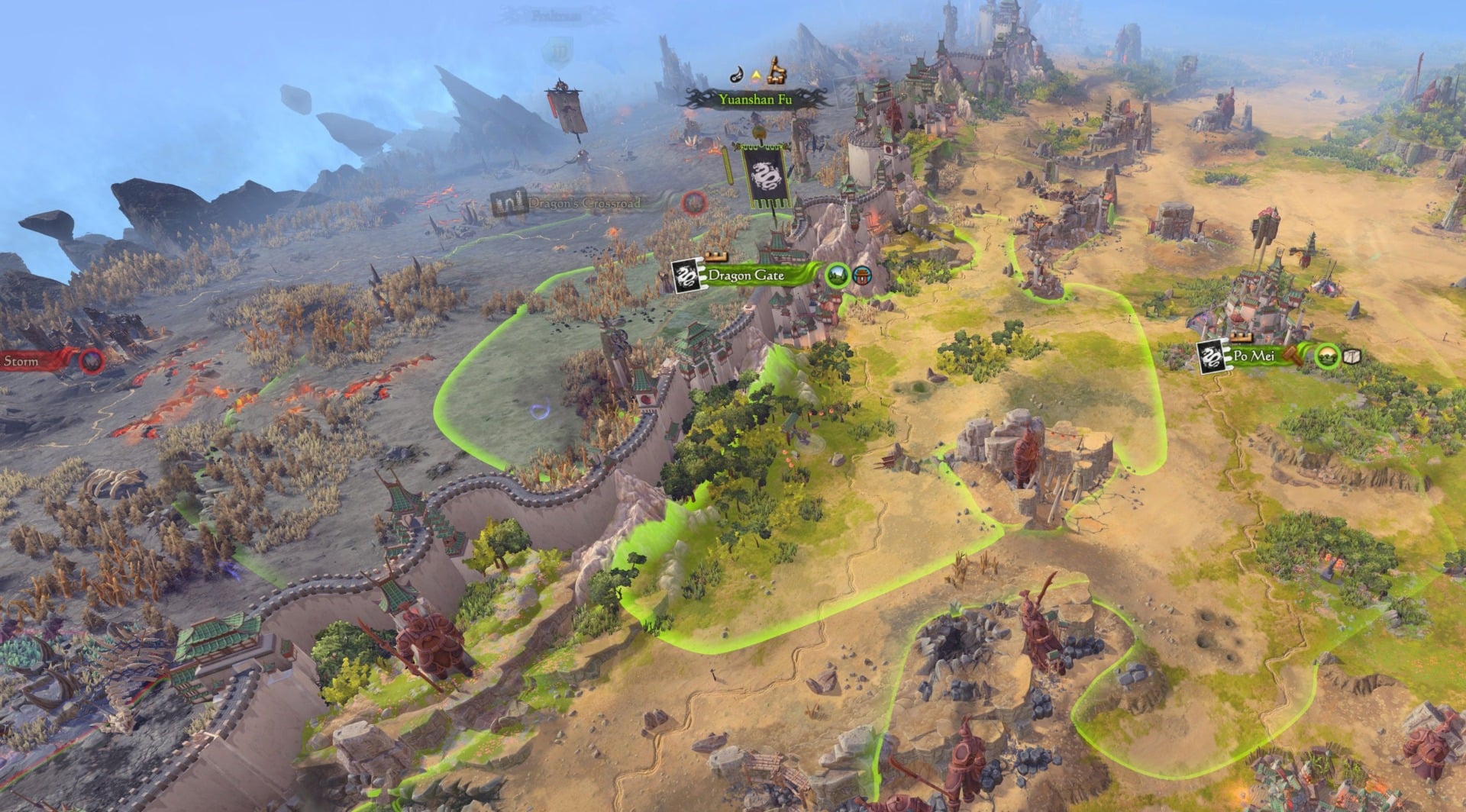Click the yellow arrow icon above Yuanshan Fu

pos(756,75)
